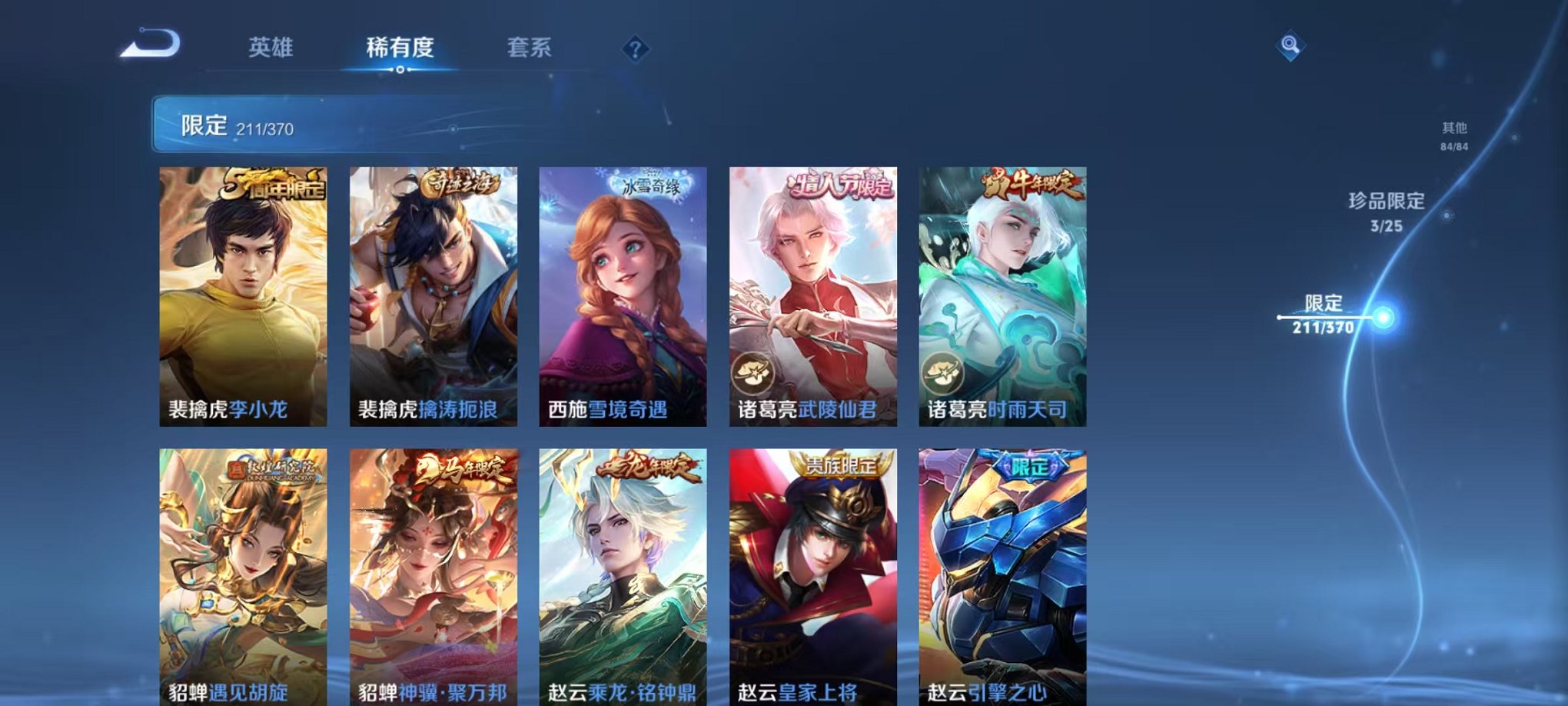Image resolution: width=1568 pixels, height=706 pixels.
Task: Click the 奇迹之海 banner on 擒涛扼浪 card
Action: tap(460, 181)
